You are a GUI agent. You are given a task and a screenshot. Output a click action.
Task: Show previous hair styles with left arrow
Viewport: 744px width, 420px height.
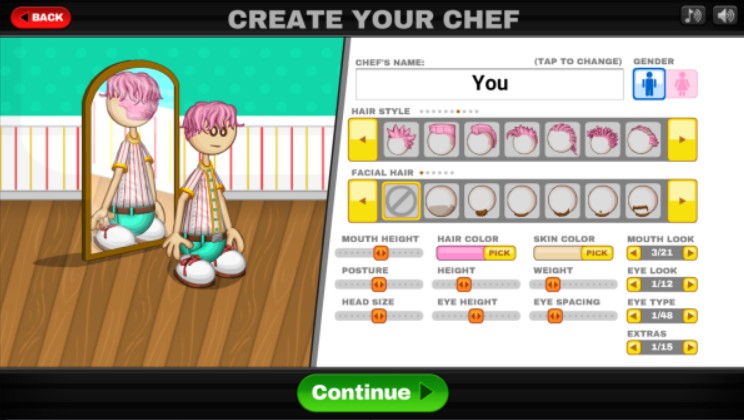(363, 139)
